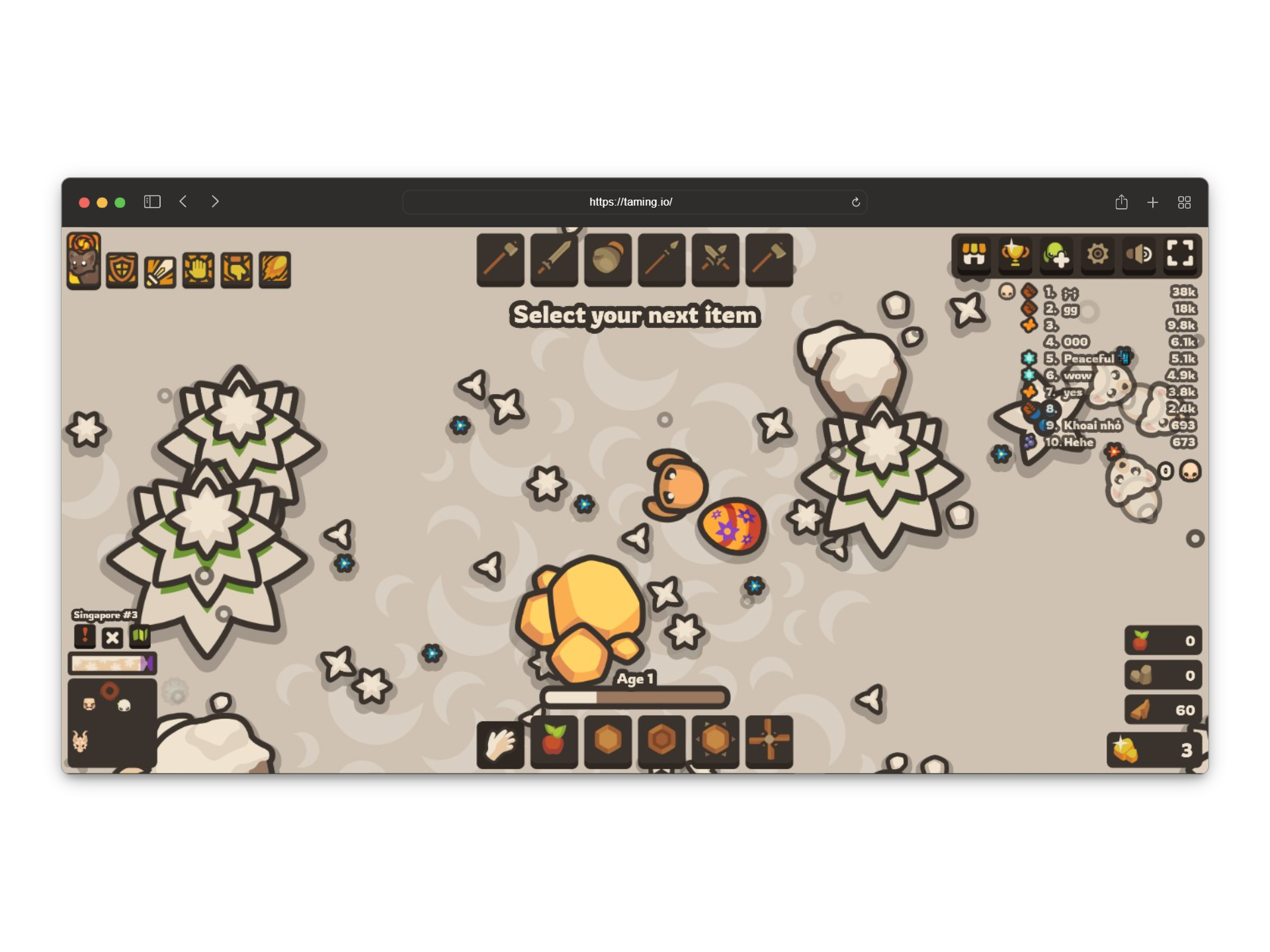
Task: Choose the sword from next item options
Action: (554, 259)
